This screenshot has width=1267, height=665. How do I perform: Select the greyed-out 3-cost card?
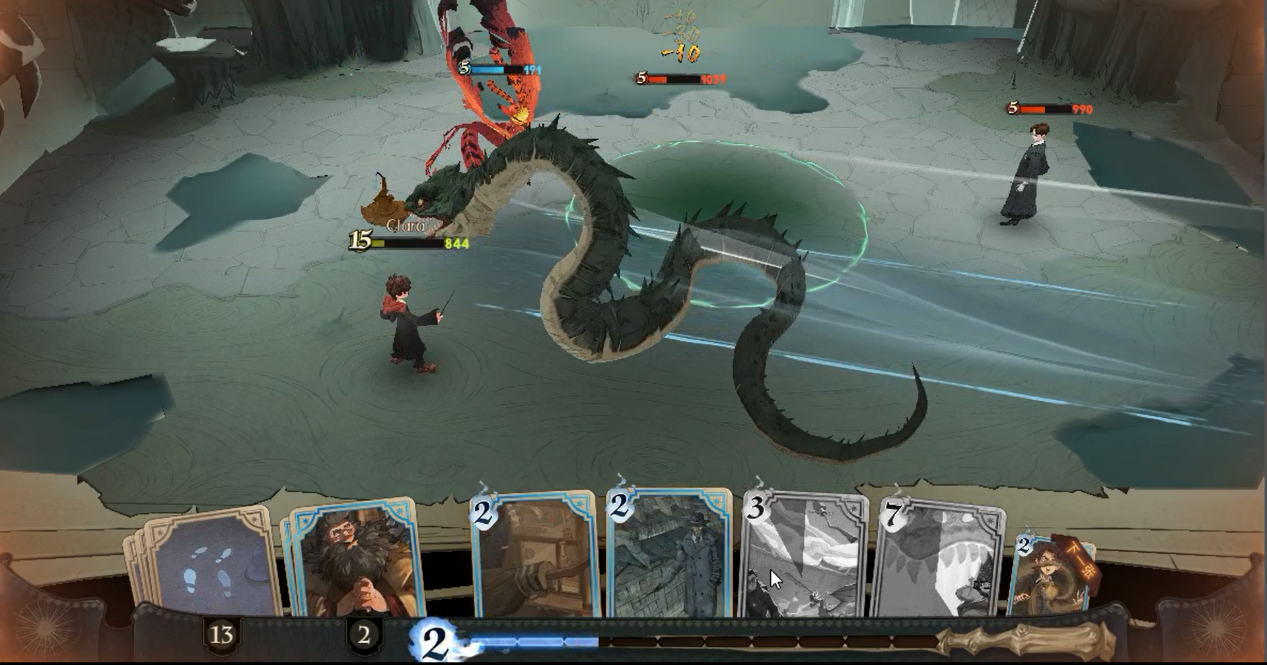(x=805, y=557)
